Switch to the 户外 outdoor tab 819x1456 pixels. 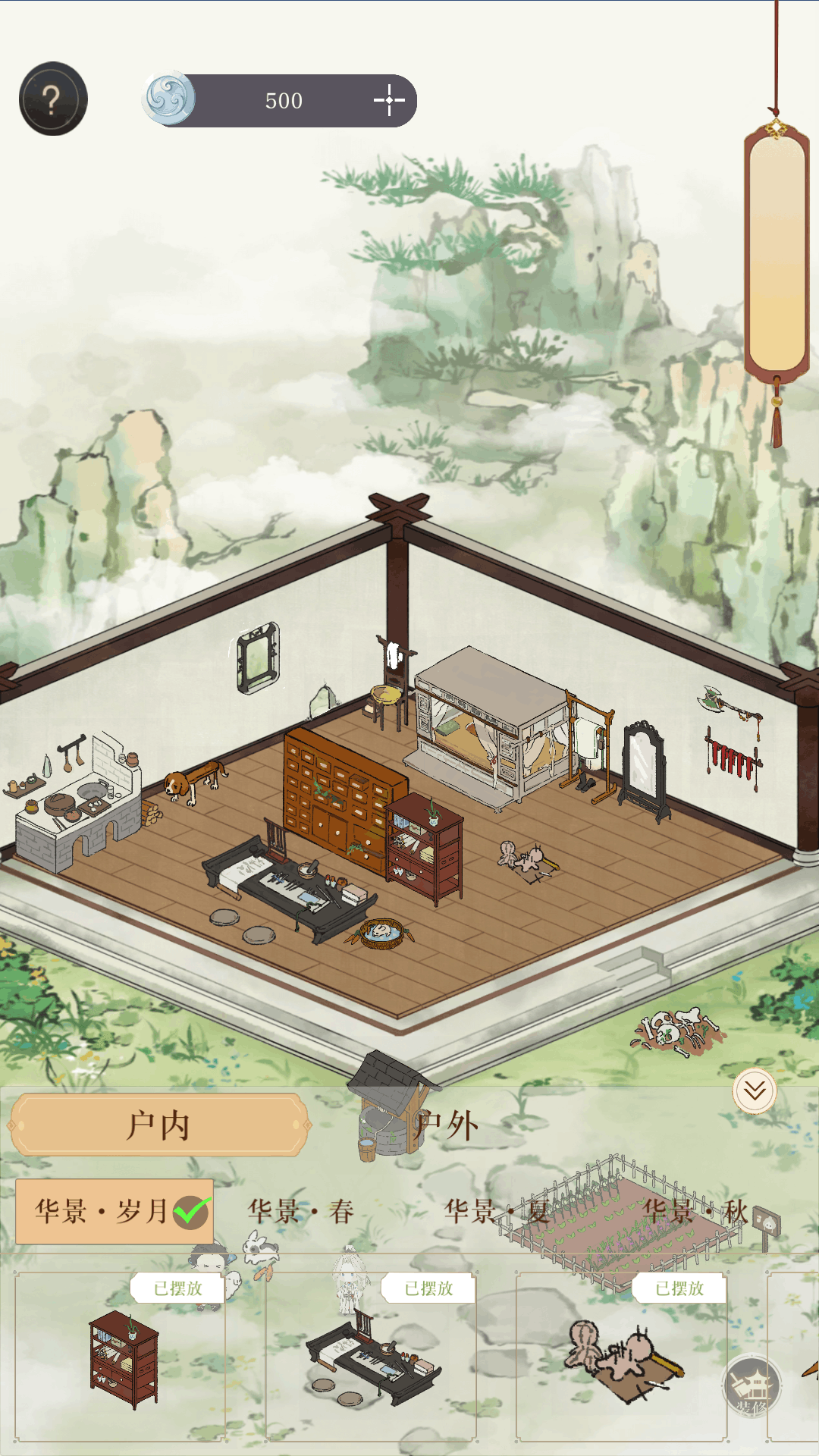[x=447, y=1125]
